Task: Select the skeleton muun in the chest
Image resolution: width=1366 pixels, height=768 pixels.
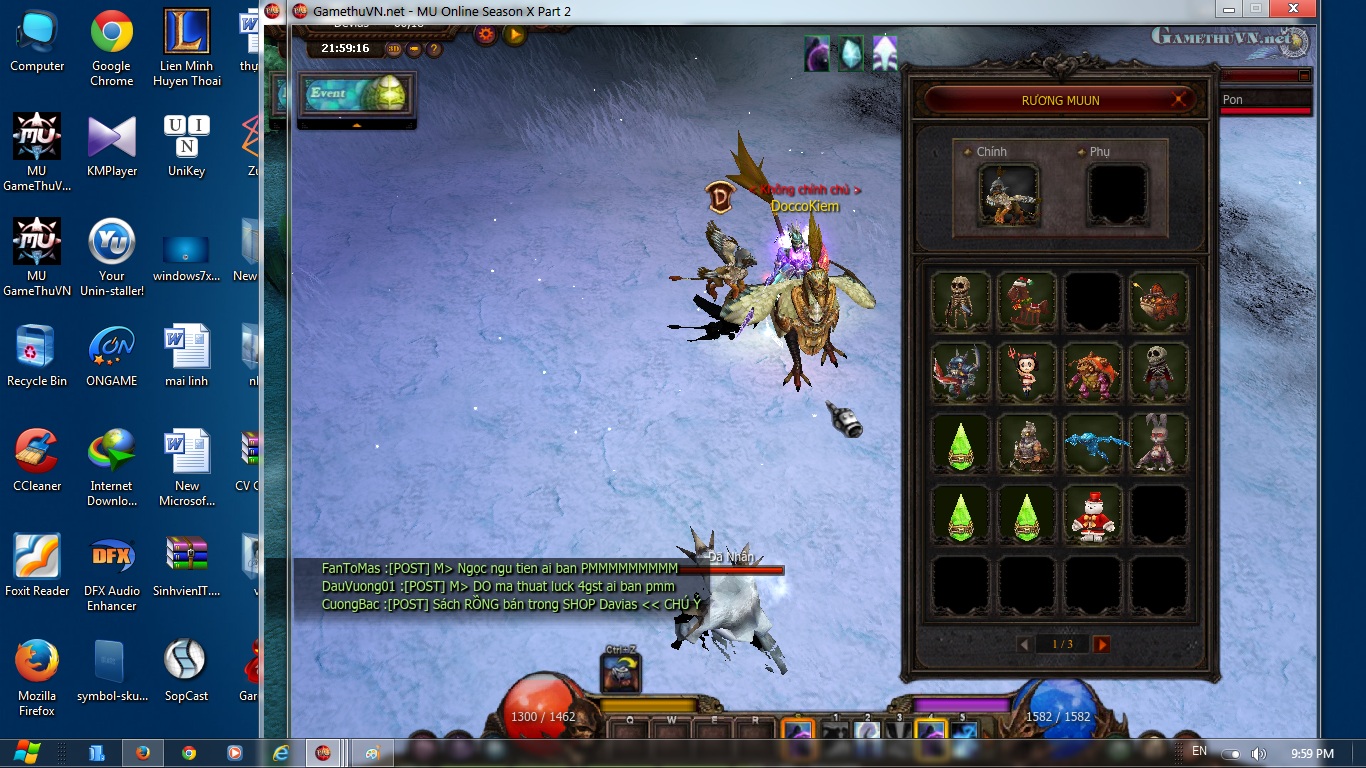Action: pyautogui.click(x=961, y=301)
